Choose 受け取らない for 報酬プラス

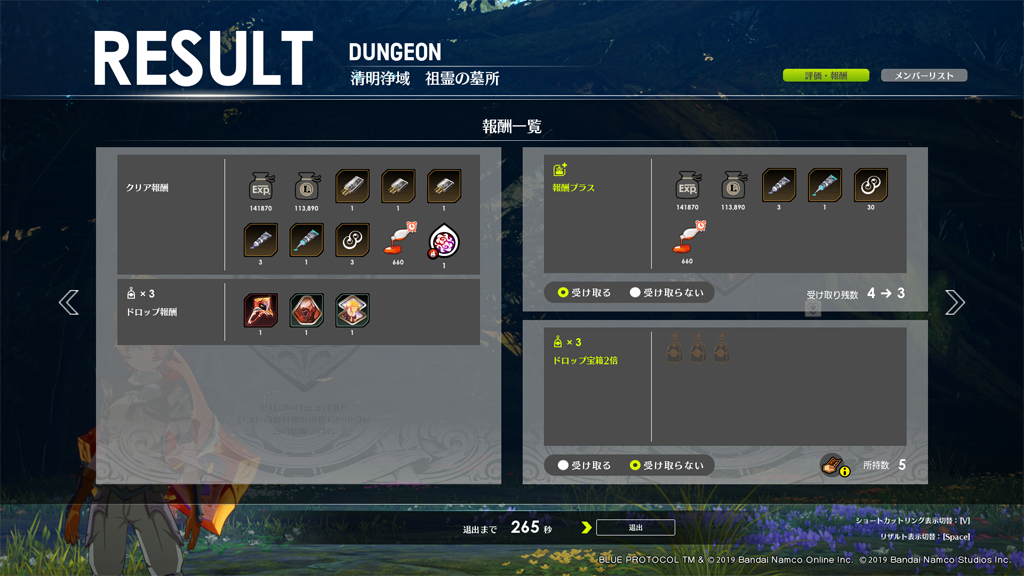pos(666,293)
